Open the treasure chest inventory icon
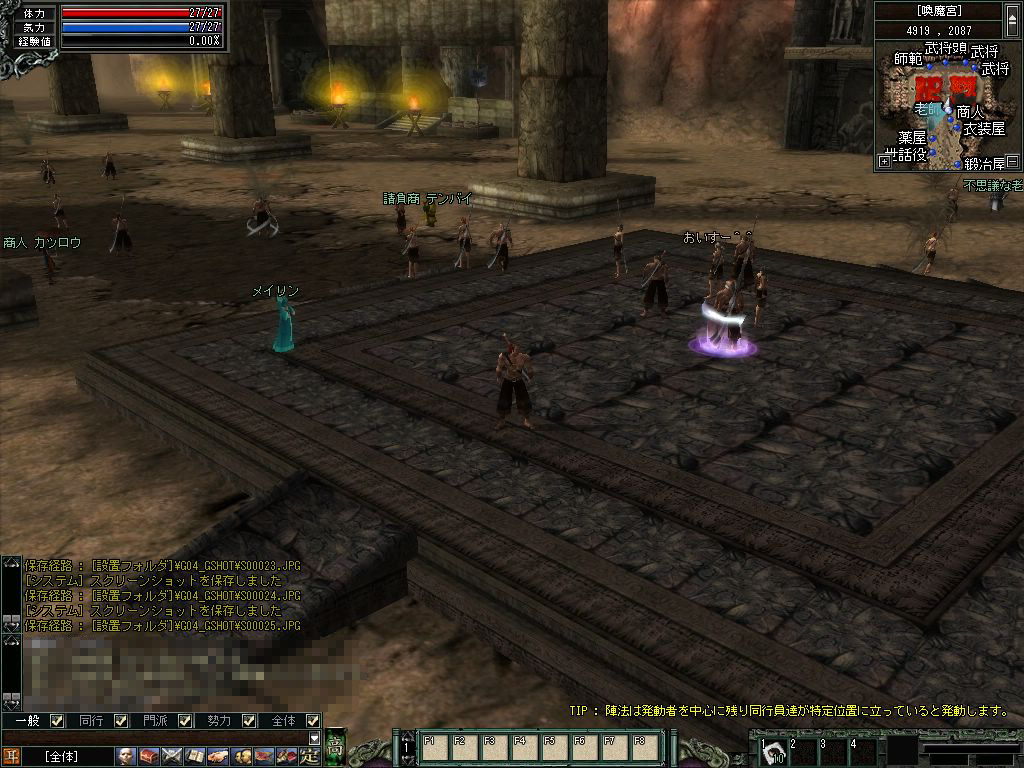This screenshot has height=768, width=1024. point(149,756)
